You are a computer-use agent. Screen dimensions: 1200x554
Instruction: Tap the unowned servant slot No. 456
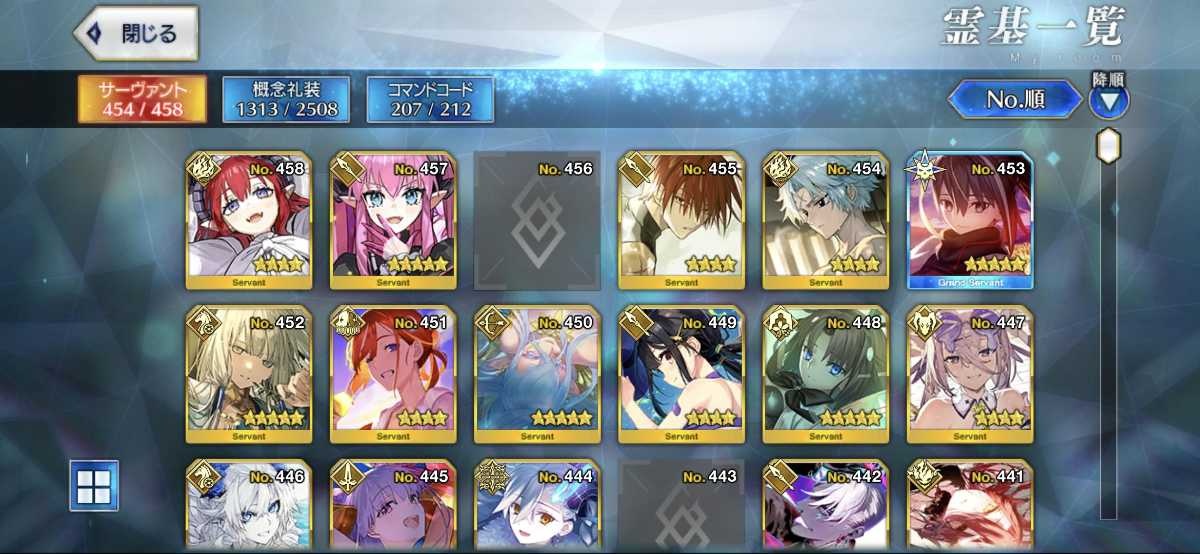(x=537, y=221)
